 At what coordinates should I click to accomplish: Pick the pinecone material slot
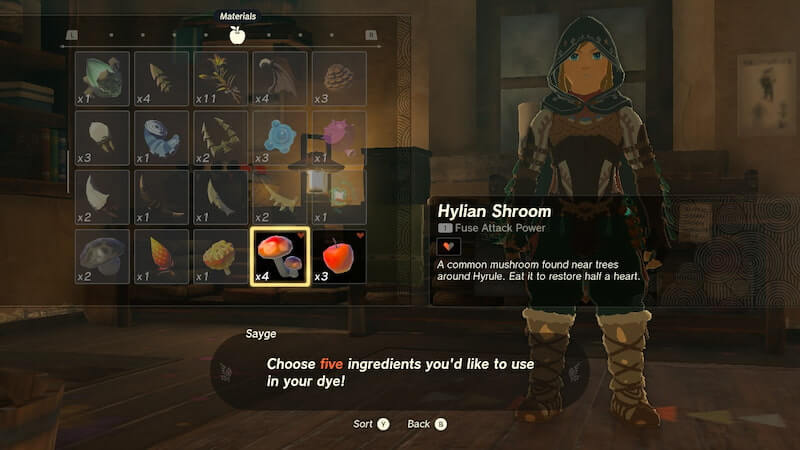[x=339, y=78]
